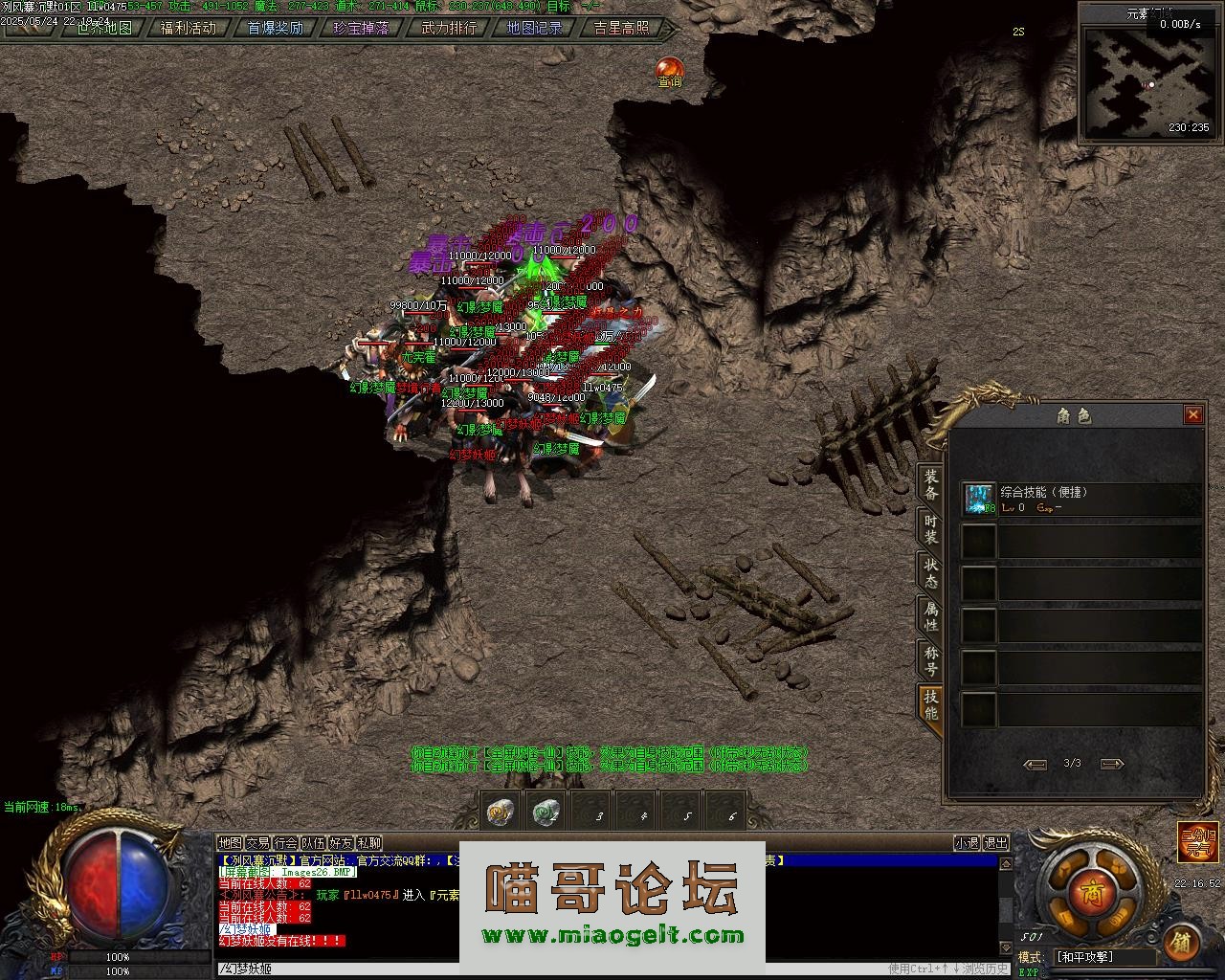
Task: Click the 退出 exit button
Action: coord(996,843)
